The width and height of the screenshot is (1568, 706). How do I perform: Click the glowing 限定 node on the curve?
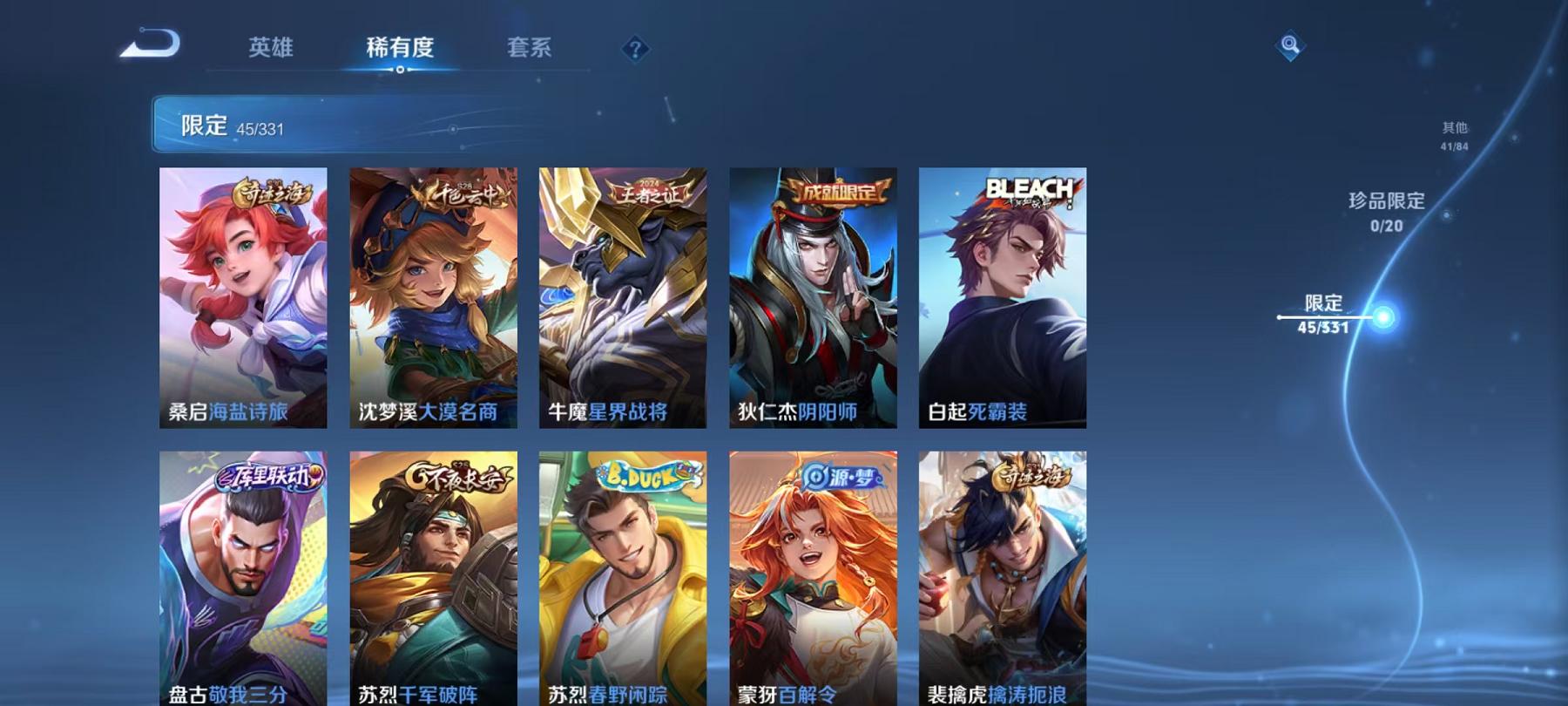coord(1382,318)
